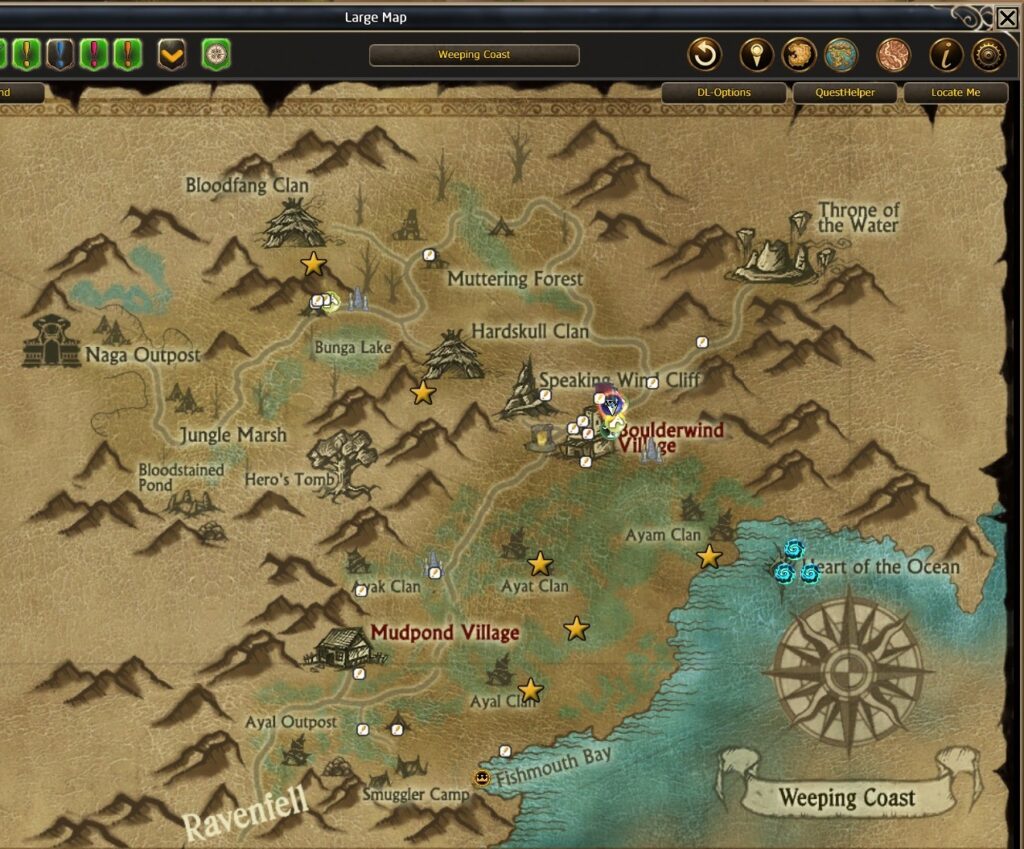Open the gear settings icon

pos(988,55)
